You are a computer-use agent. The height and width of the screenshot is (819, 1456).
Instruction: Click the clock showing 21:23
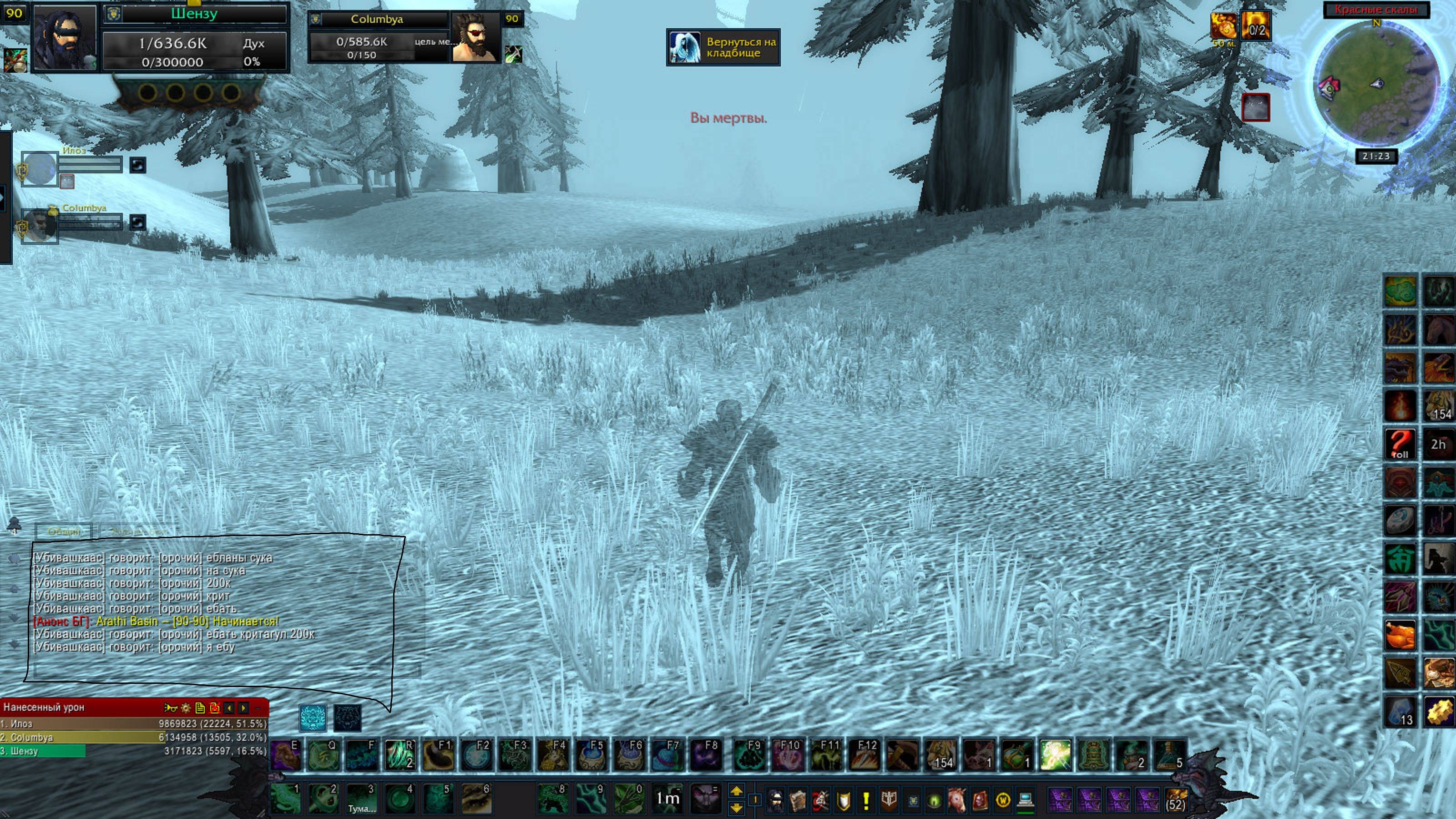click(x=1376, y=156)
